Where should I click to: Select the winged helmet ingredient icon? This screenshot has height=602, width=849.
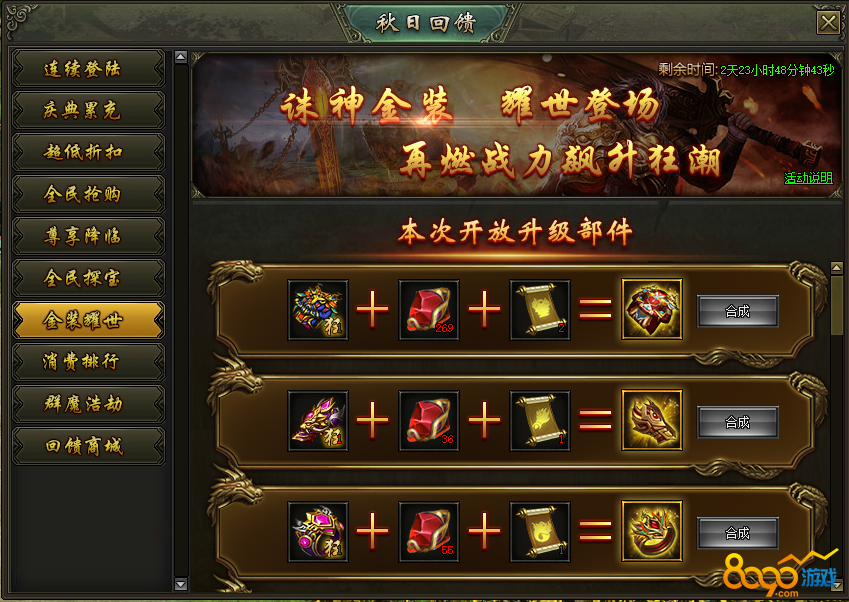318,421
